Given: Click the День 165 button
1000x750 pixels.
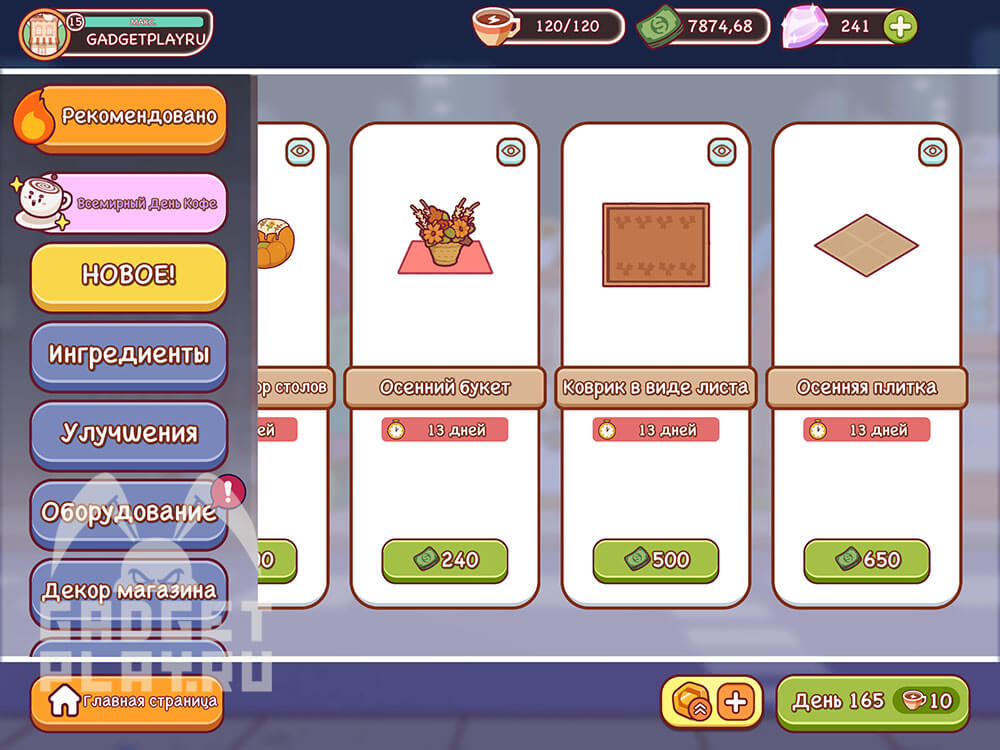Looking at the screenshot, I should point(872,701).
